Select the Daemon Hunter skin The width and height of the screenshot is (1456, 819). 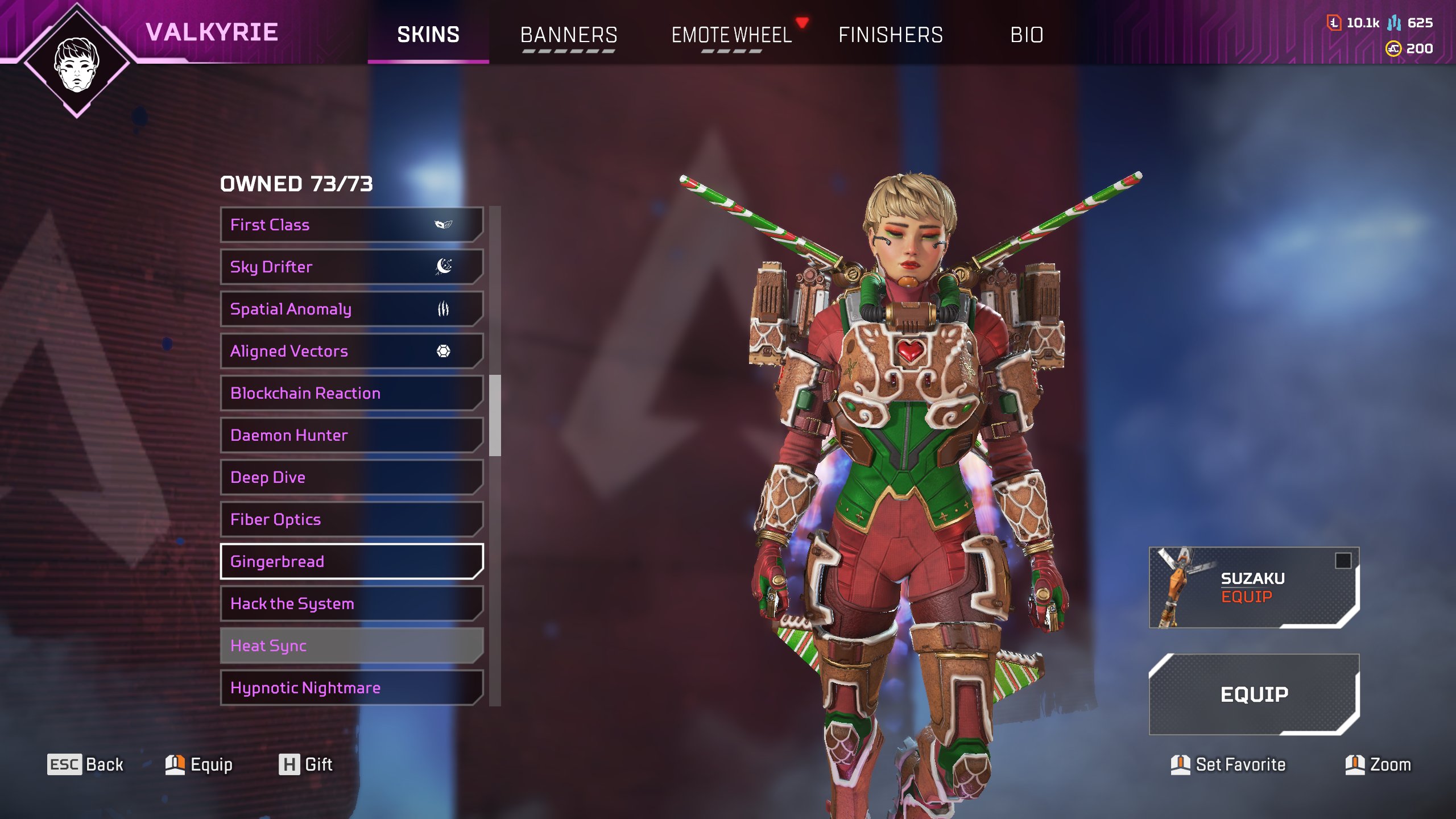point(351,435)
